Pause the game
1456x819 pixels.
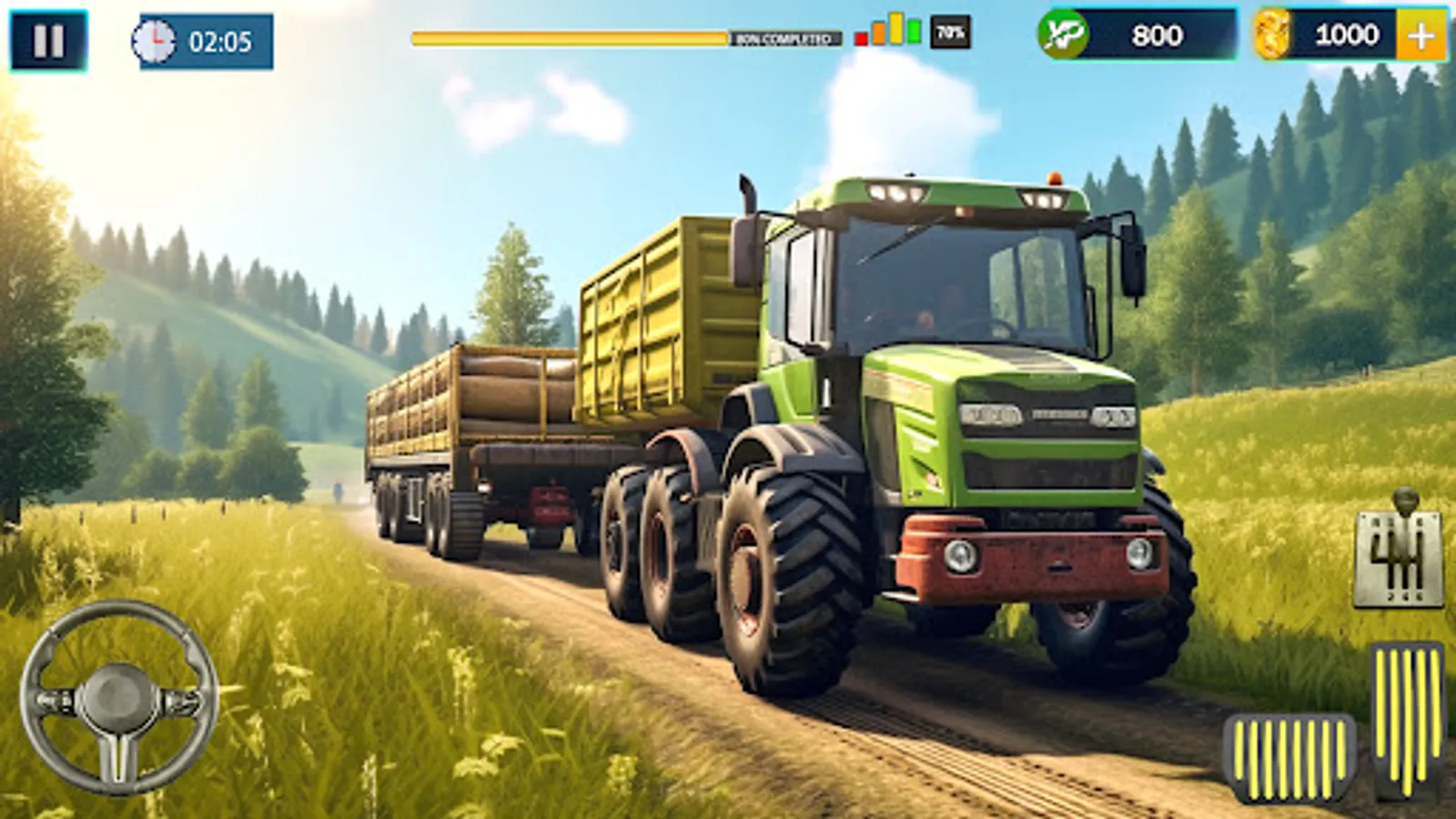50,39
